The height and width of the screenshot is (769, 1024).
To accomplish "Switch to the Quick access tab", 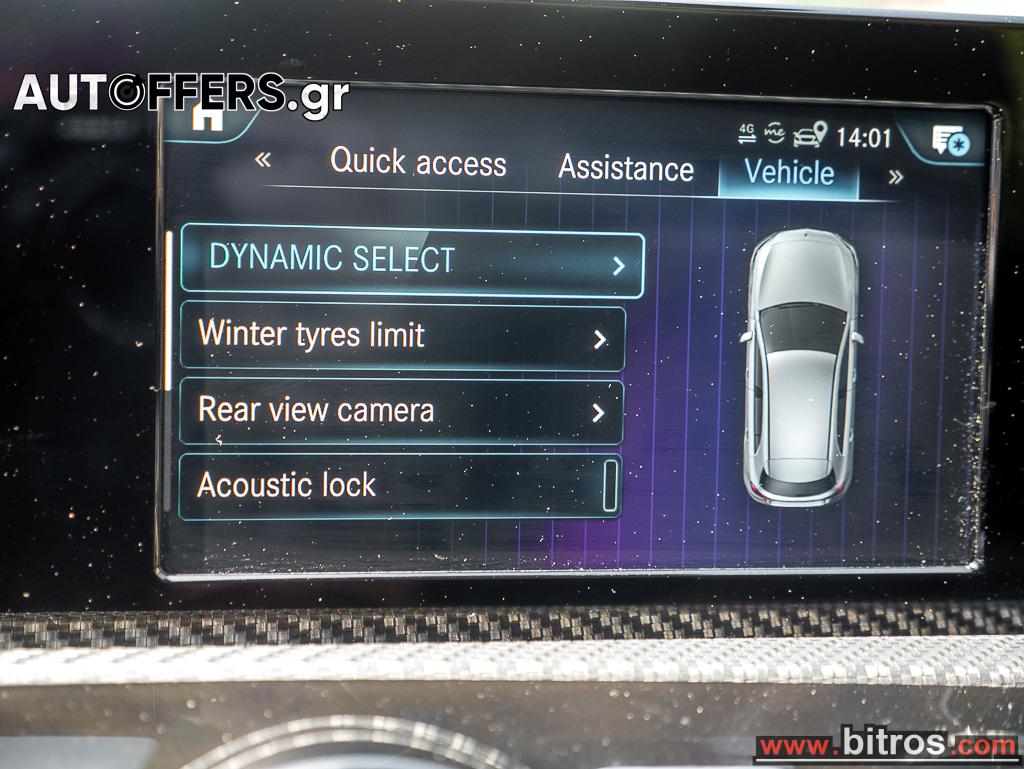I will tap(418, 162).
